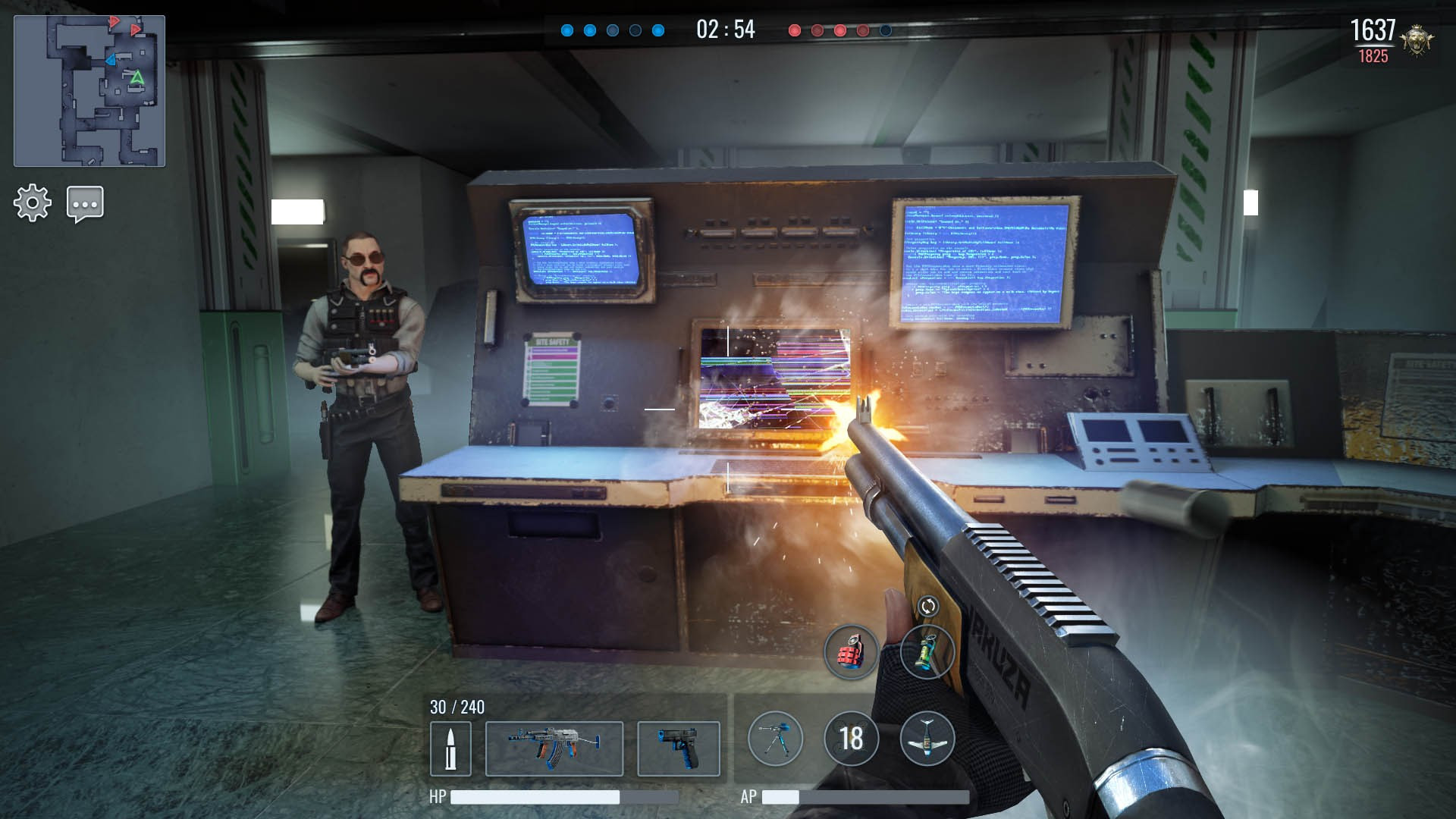Screen dimensions: 1456x819
Task: Select the assault rifle weapon slot
Action: coord(554,748)
